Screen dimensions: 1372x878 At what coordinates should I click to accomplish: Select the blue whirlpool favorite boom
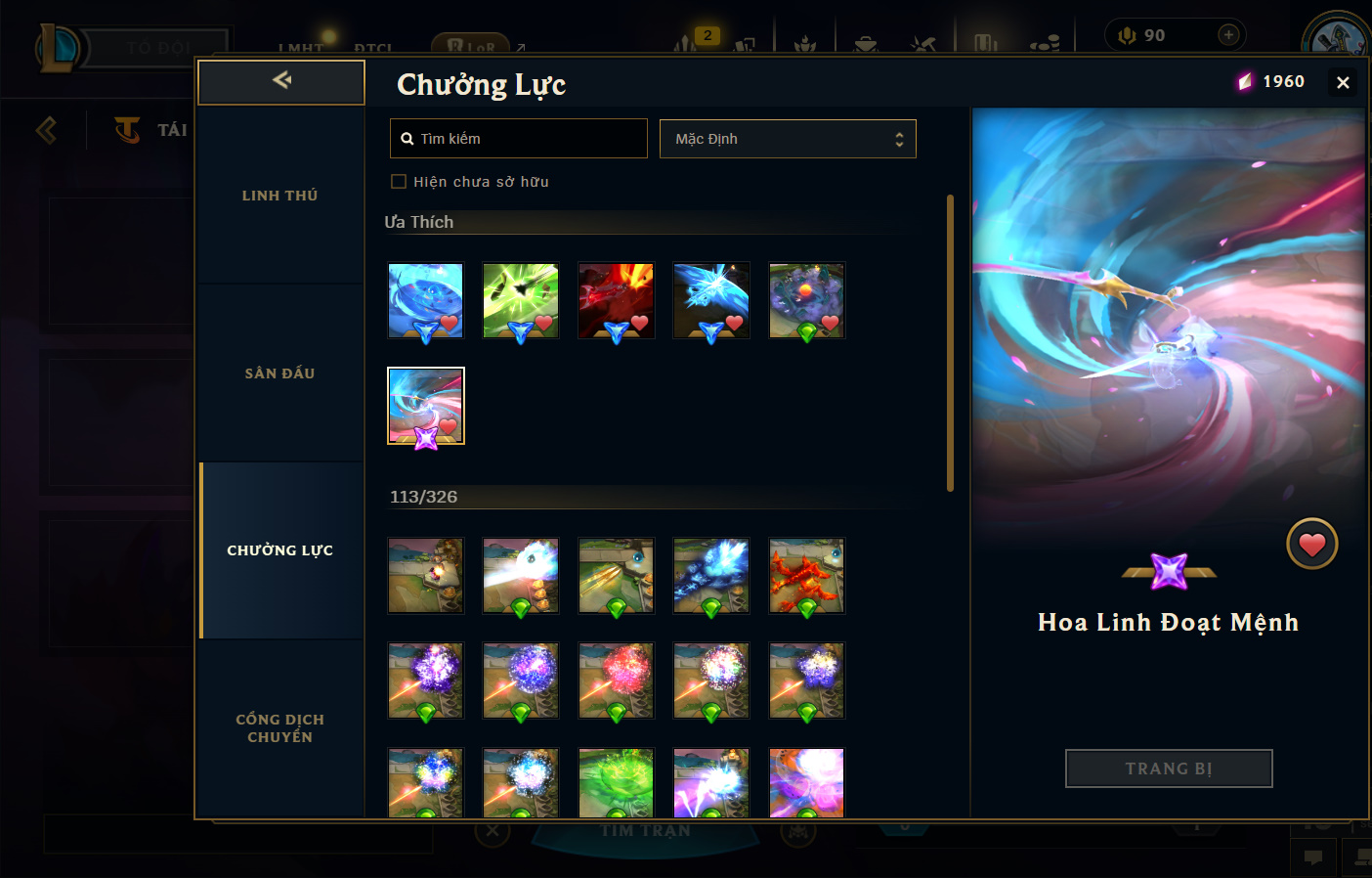pos(426,300)
